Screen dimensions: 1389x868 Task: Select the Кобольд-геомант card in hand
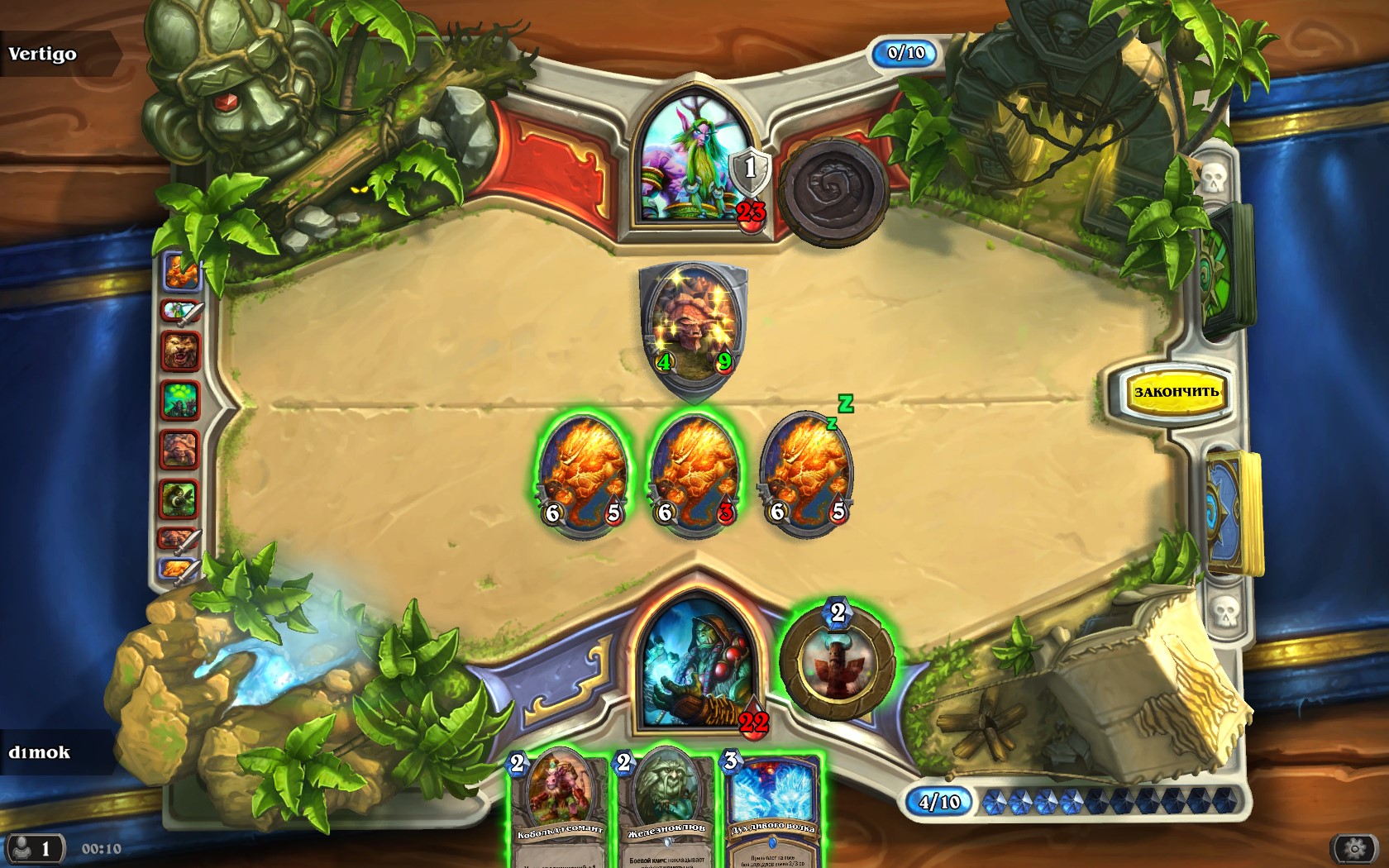(x=560, y=806)
